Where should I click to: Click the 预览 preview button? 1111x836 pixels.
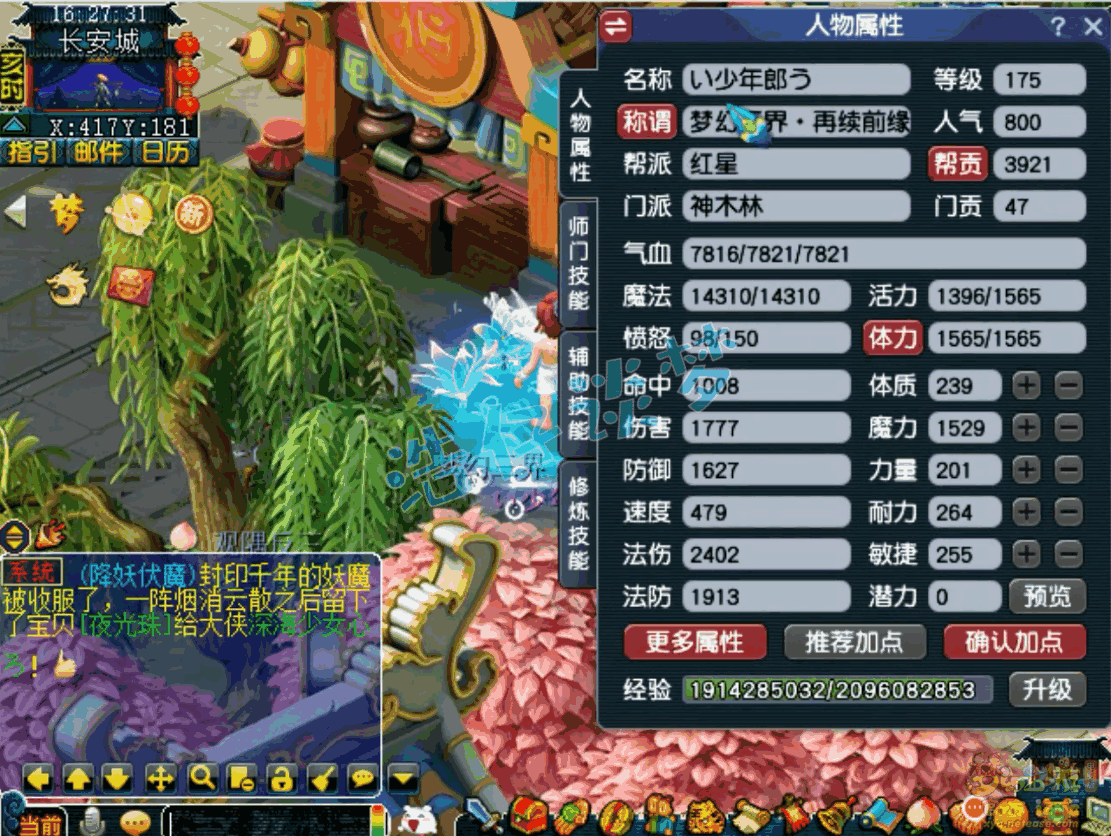pyautogui.click(x=1047, y=596)
